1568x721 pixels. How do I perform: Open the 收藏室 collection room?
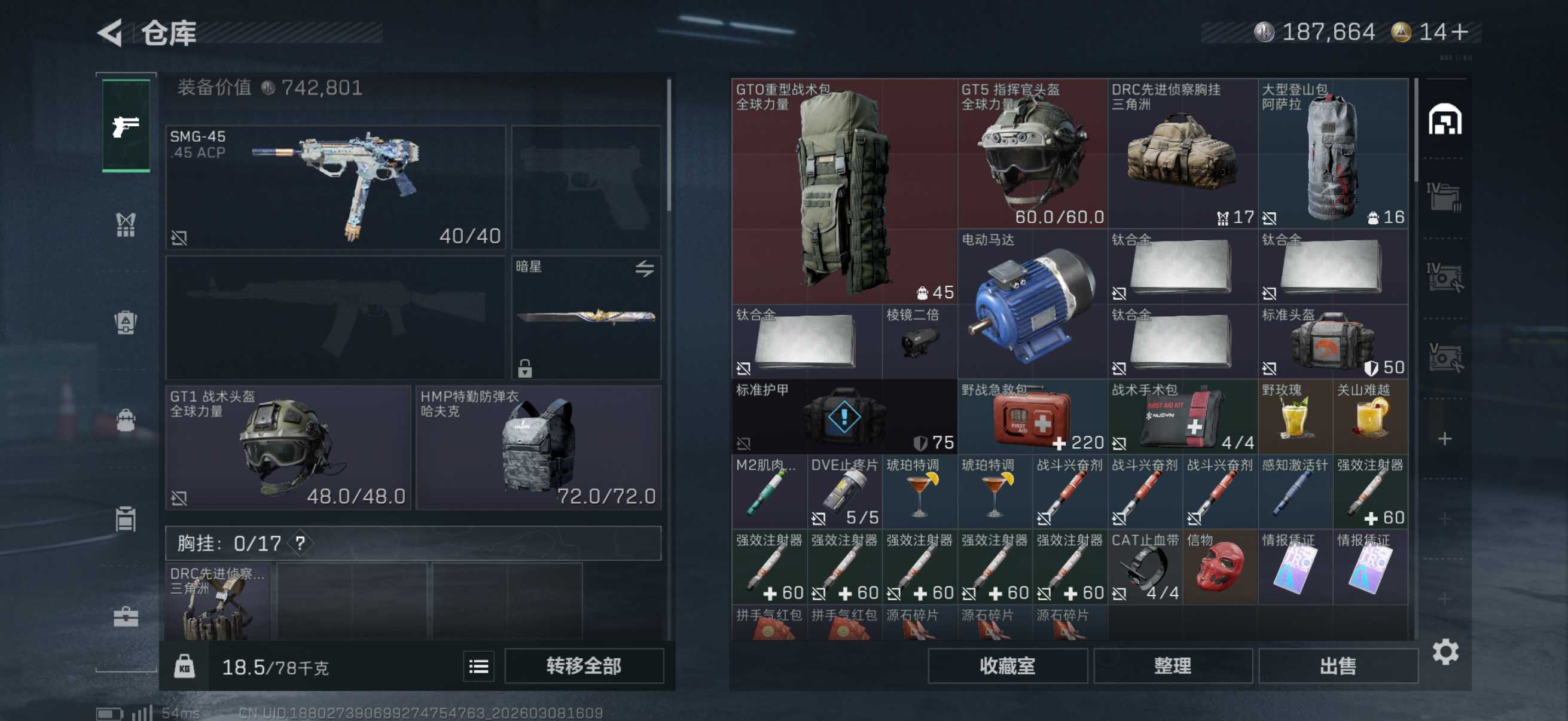pyautogui.click(x=1007, y=665)
